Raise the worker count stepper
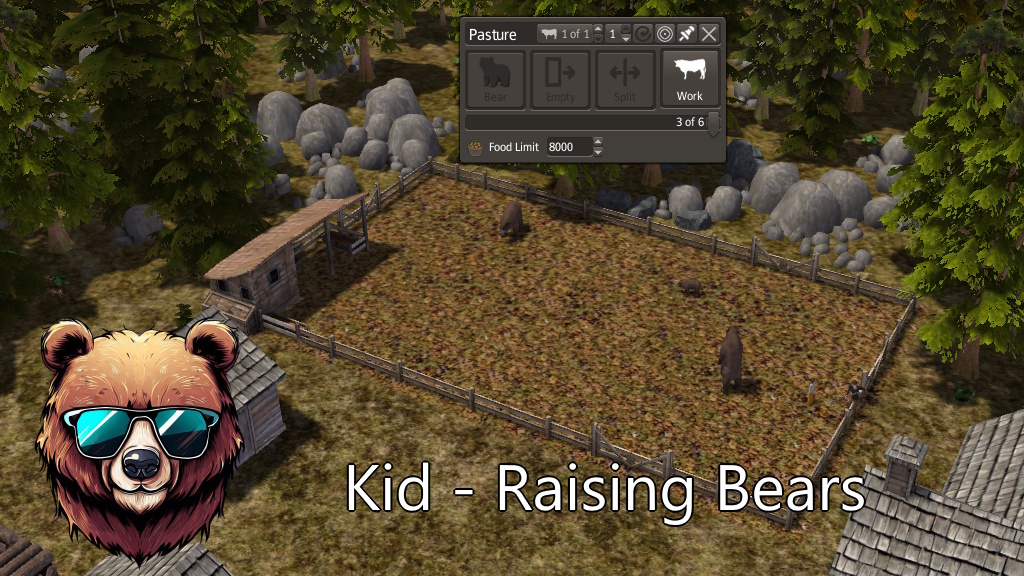Screen dimensions: 1024x576 [x=626, y=29]
